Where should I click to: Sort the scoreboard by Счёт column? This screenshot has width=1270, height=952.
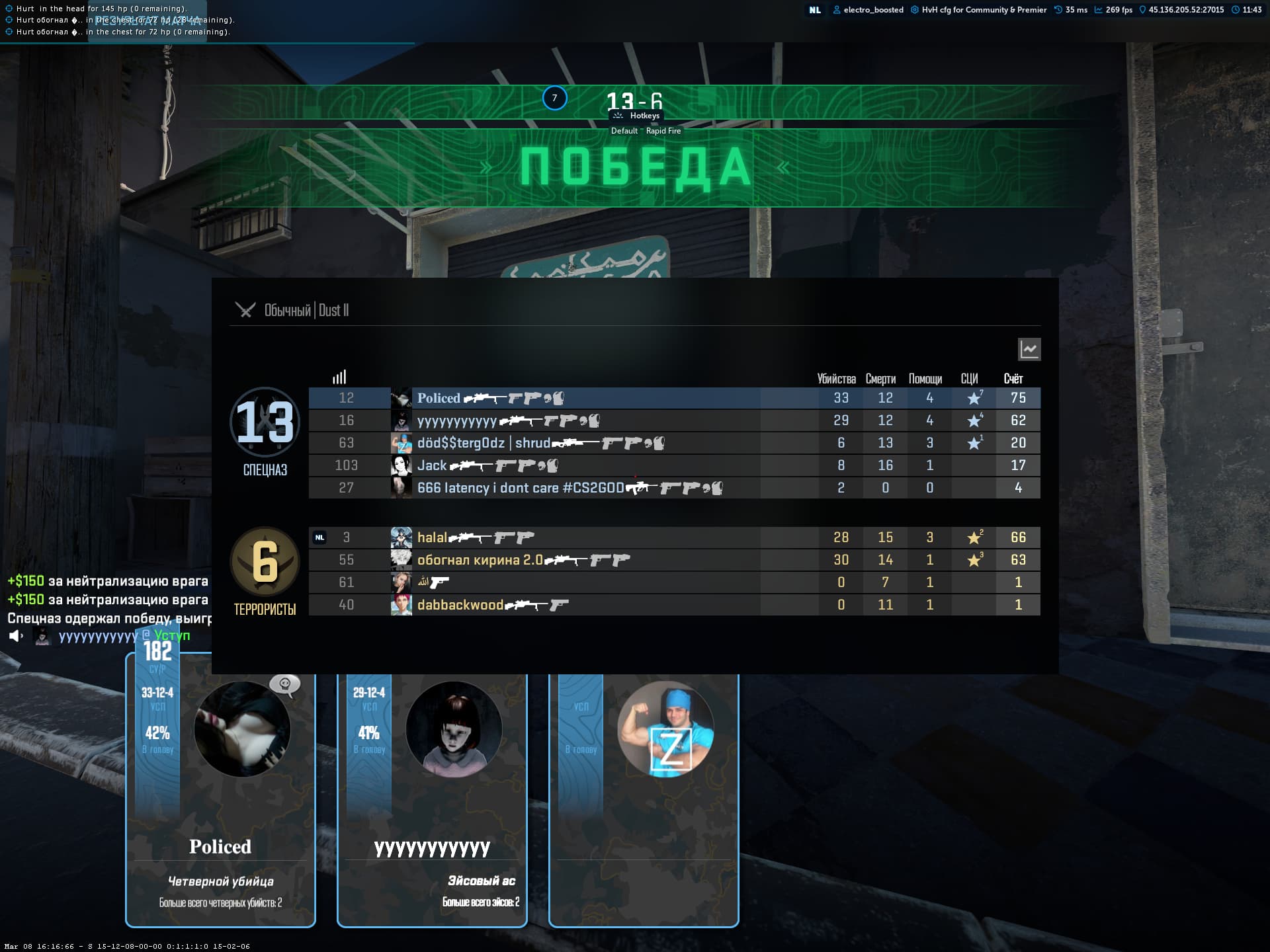tap(1013, 379)
